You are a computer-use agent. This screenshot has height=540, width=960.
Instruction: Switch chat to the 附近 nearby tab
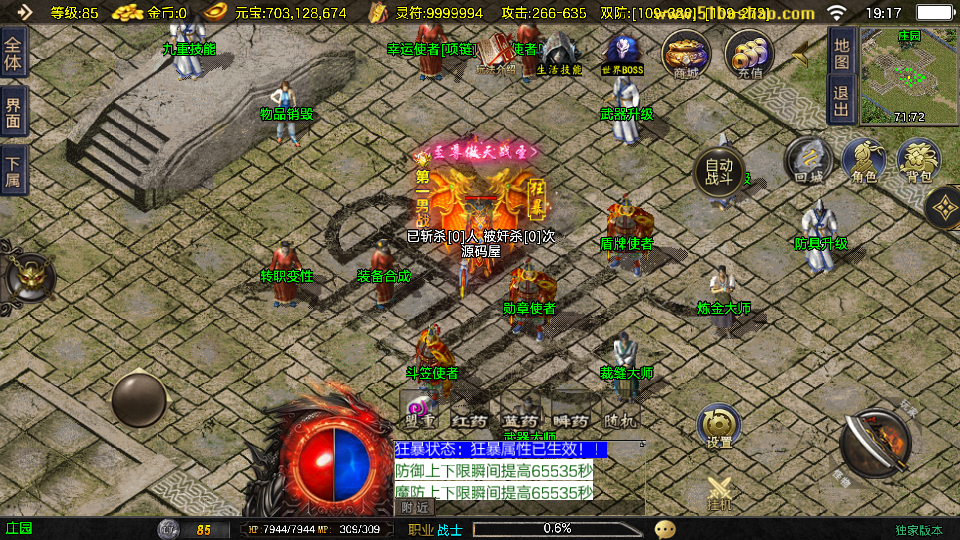[415, 507]
